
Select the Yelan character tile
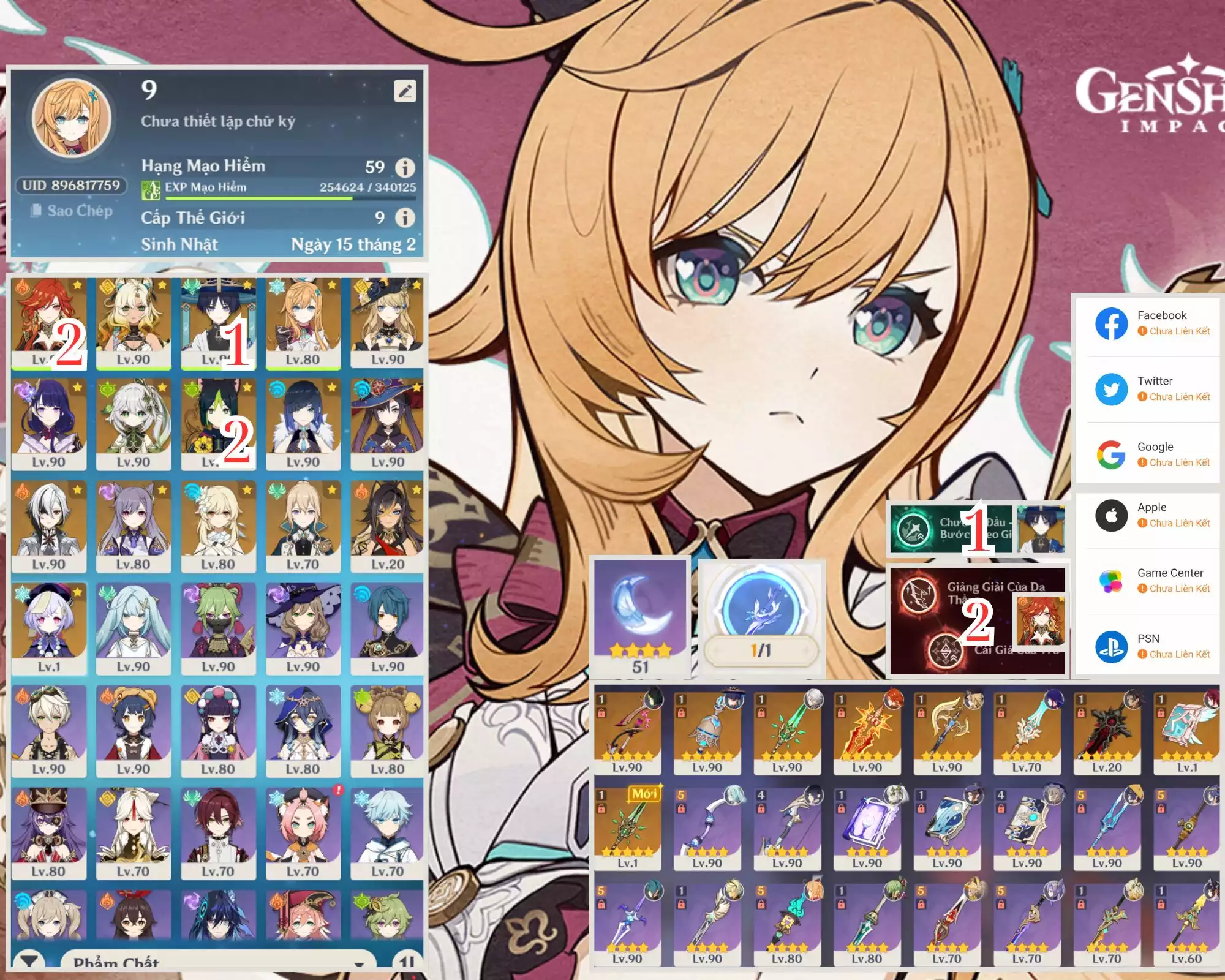tap(303, 424)
